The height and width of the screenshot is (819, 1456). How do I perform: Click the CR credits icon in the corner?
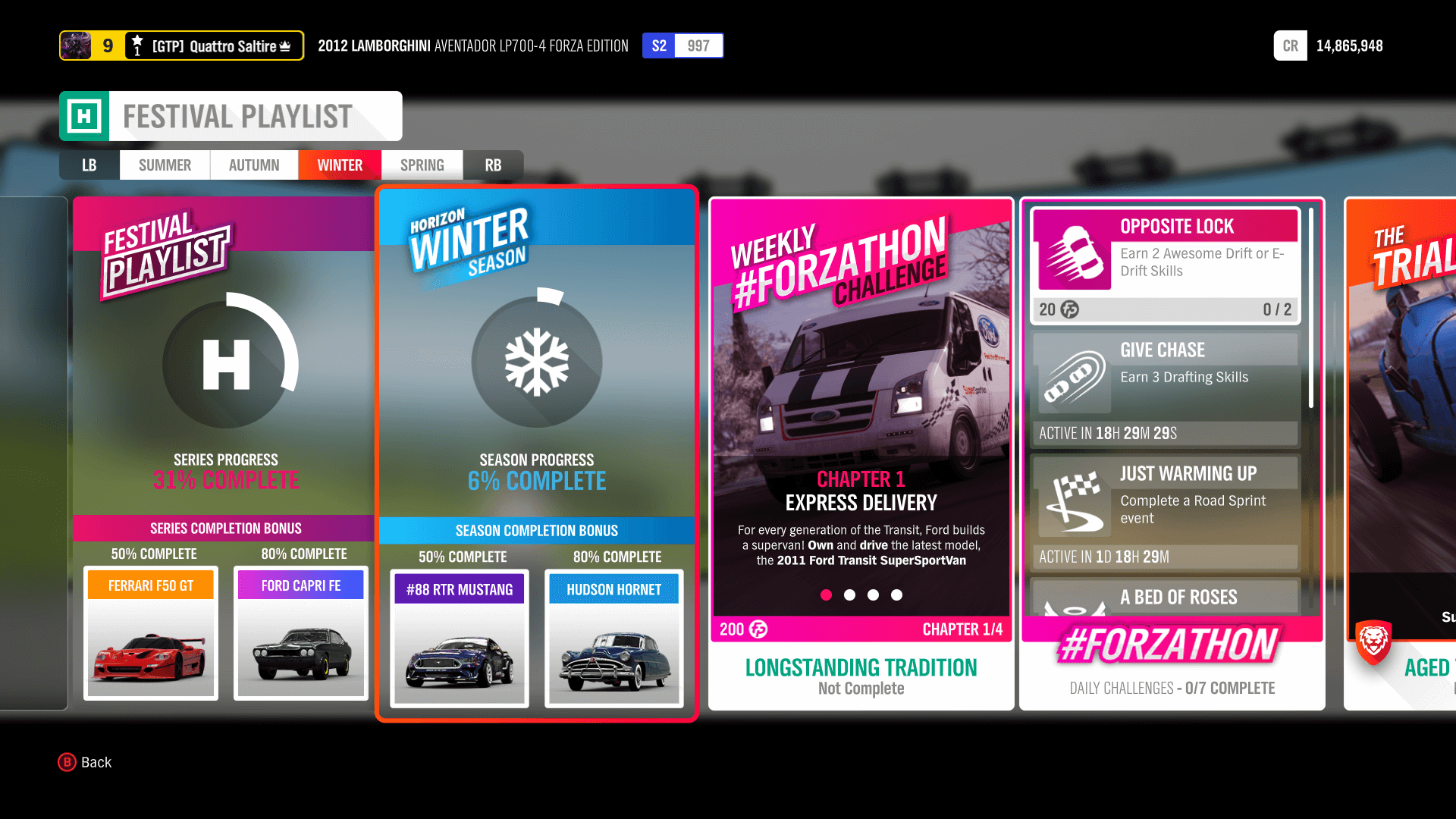pyautogui.click(x=1290, y=45)
